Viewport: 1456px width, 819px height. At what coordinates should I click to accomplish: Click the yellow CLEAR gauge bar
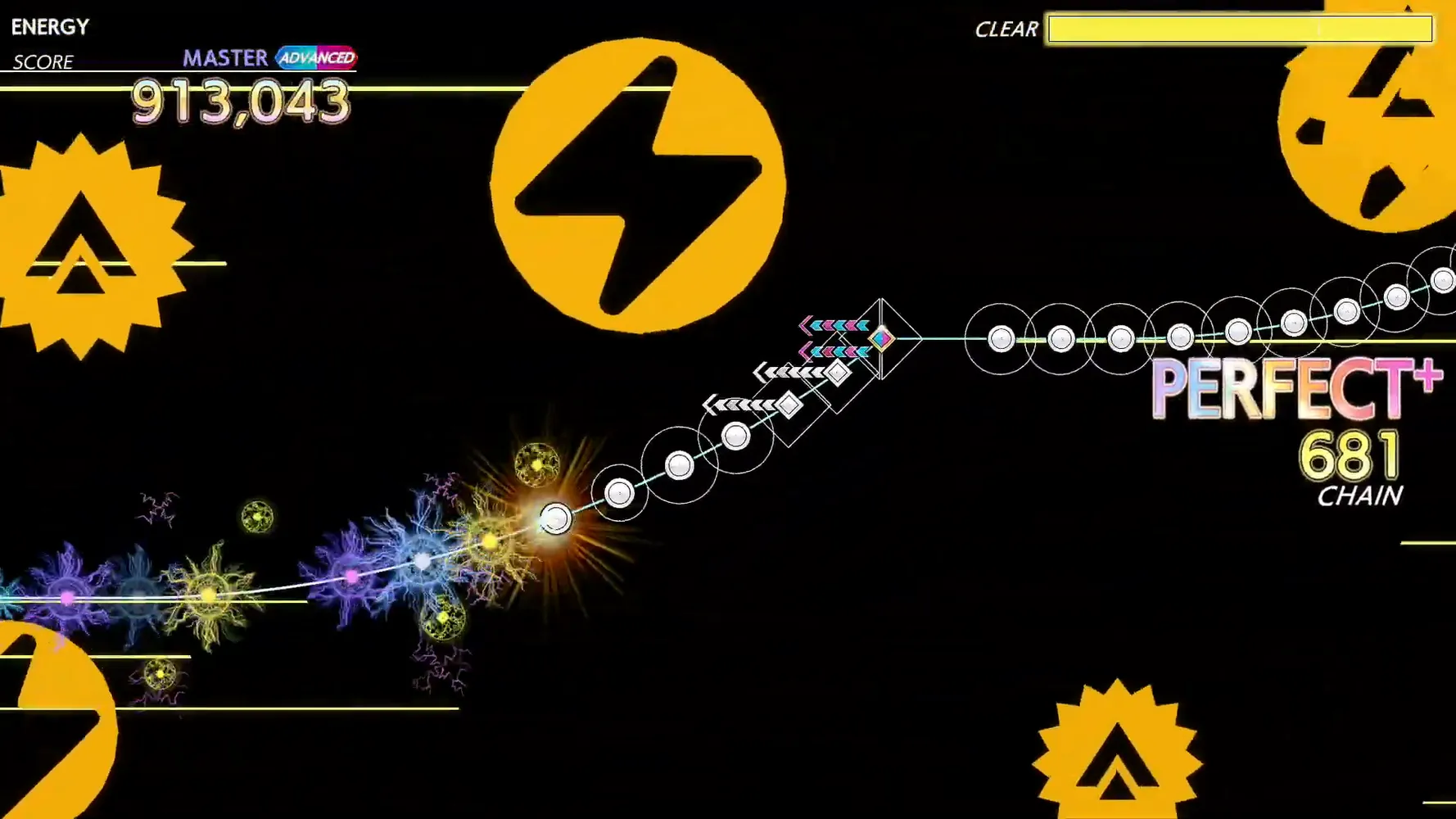click(x=1239, y=29)
